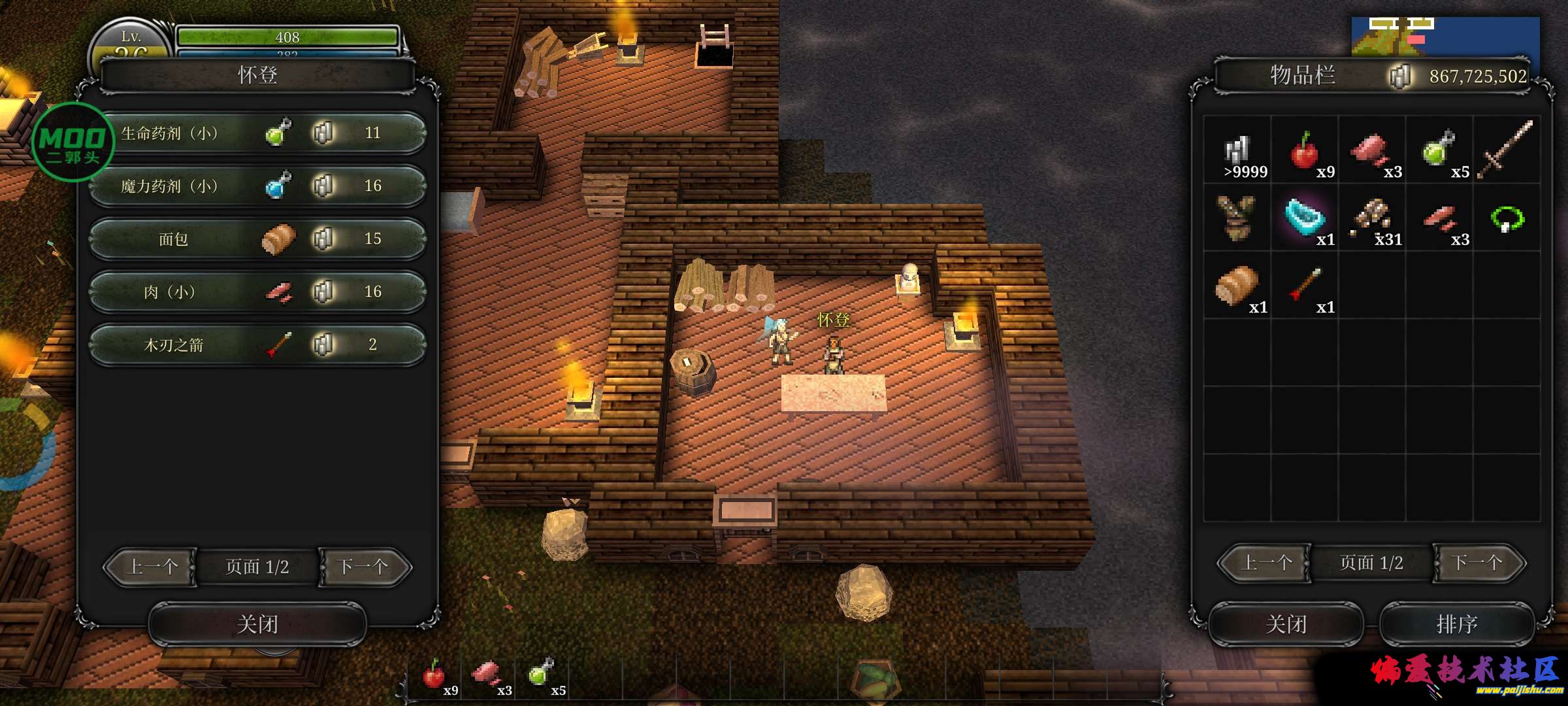Buy the 生命药剂（小） shop entry

tap(257, 133)
